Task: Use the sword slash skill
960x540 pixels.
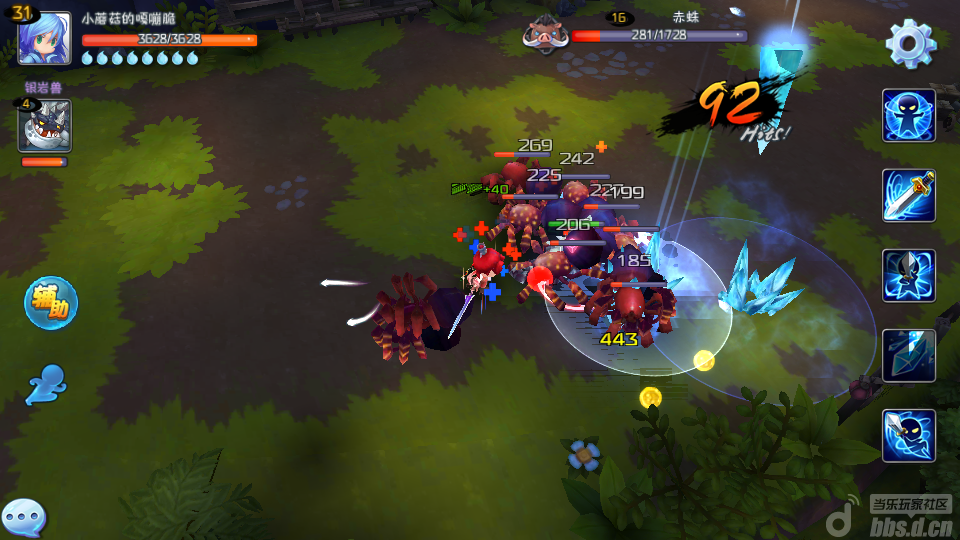Action: tap(909, 196)
